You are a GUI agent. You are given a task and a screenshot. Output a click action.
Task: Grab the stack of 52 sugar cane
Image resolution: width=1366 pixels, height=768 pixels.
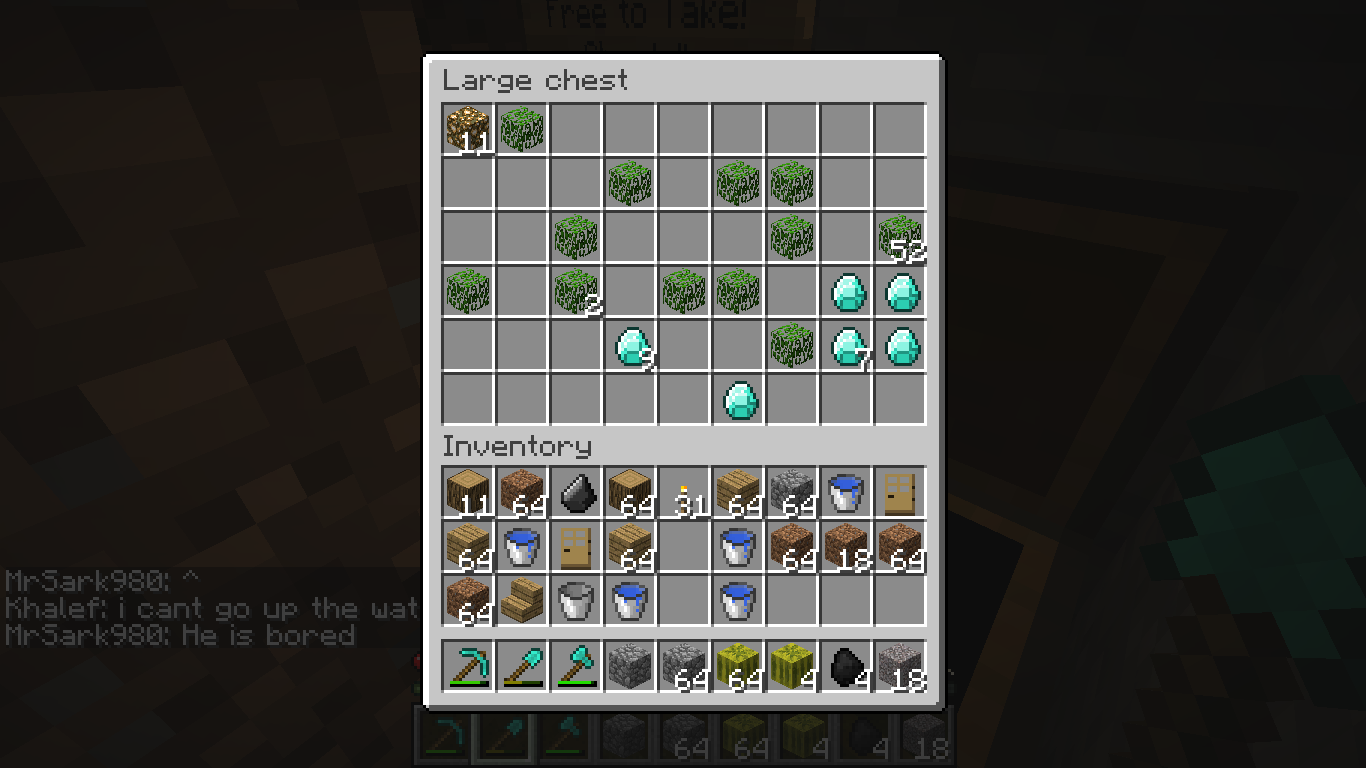899,237
